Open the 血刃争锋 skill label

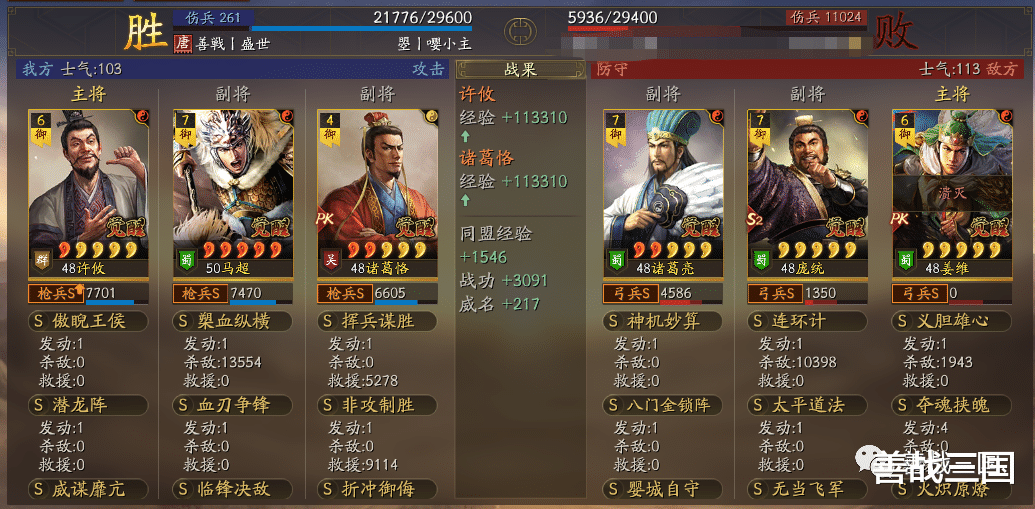tap(232, 405)
